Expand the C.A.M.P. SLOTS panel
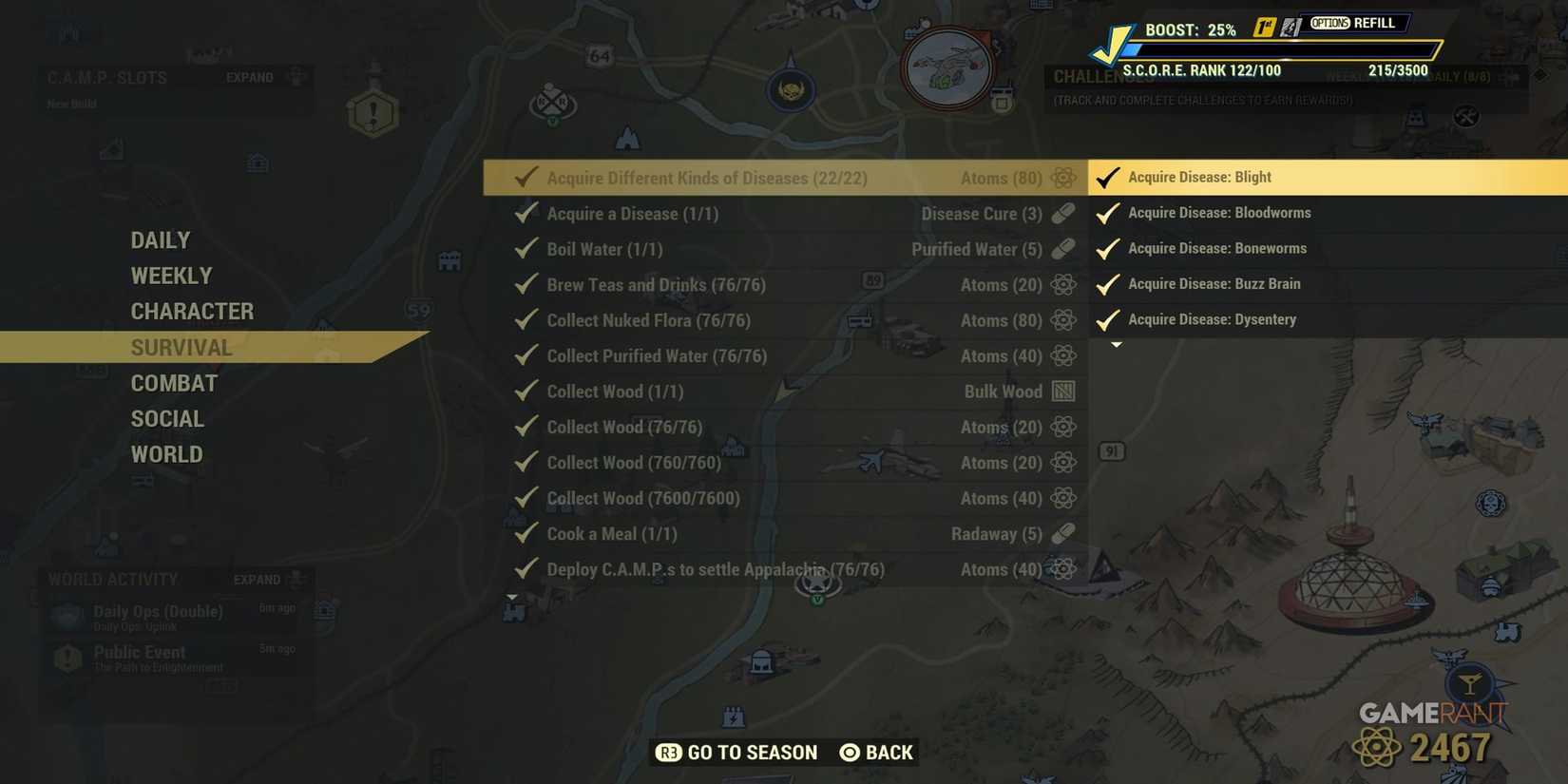 [x=249, y=78]
